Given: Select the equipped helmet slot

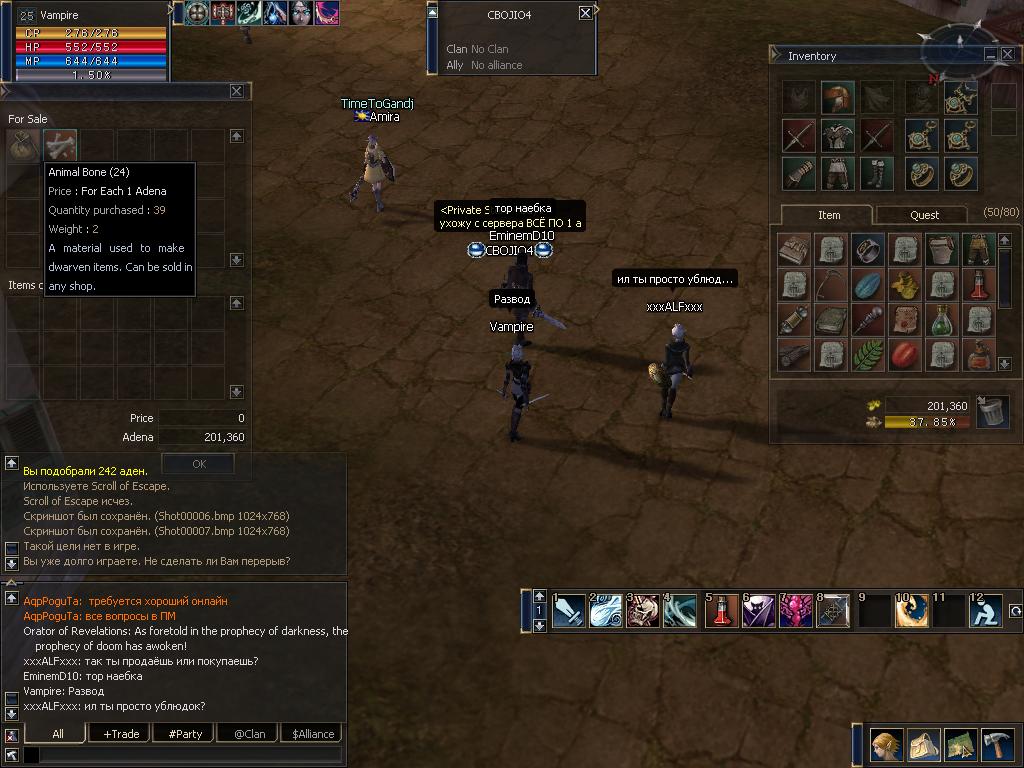Looking at the screenshot, I should click(837, 98).
